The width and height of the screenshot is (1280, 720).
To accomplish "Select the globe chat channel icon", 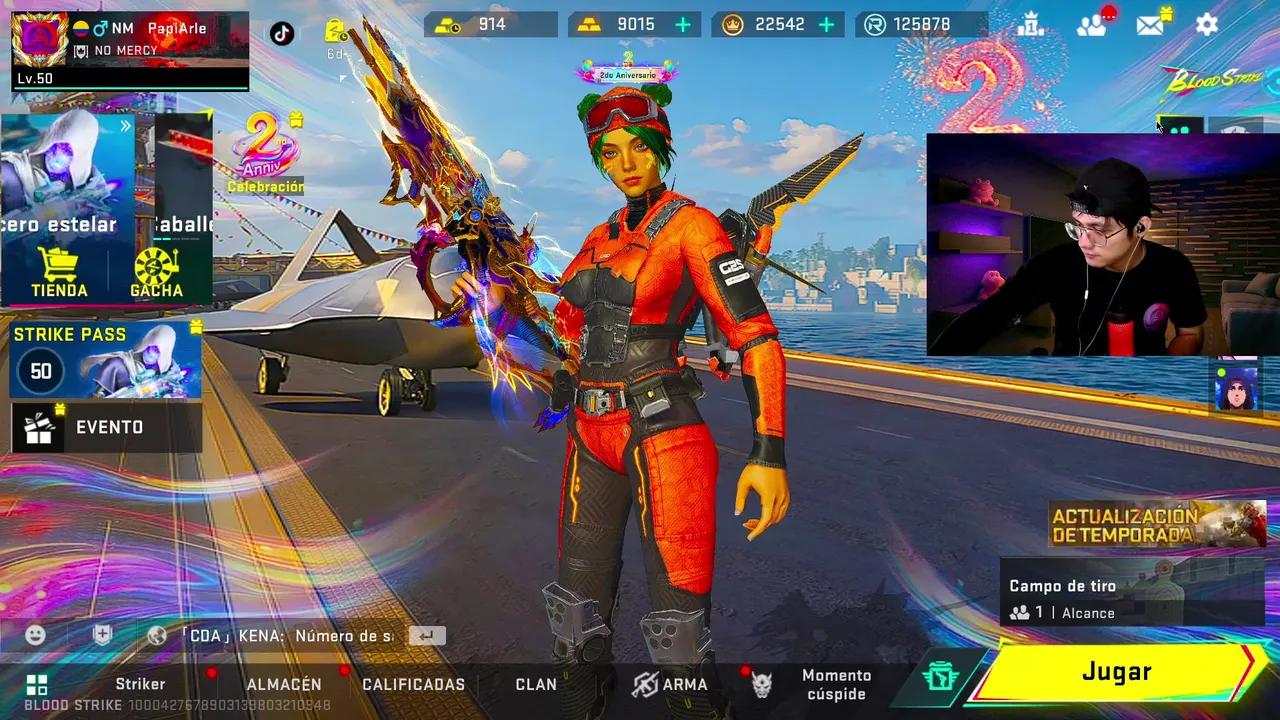I will coord(155,635).
